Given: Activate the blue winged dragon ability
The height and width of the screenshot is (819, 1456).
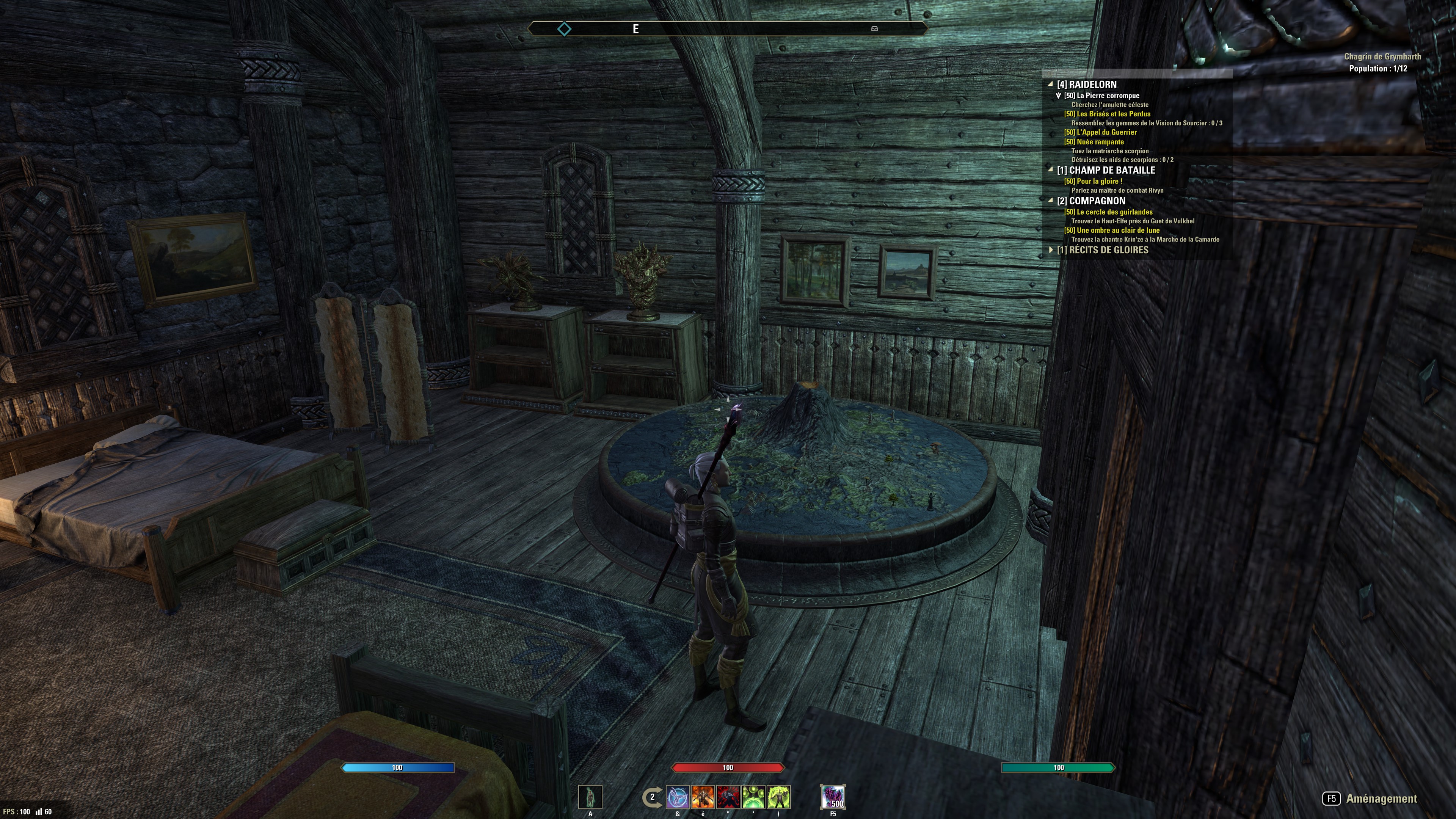Looking at the screenshot, I should (x=678, y=797).
